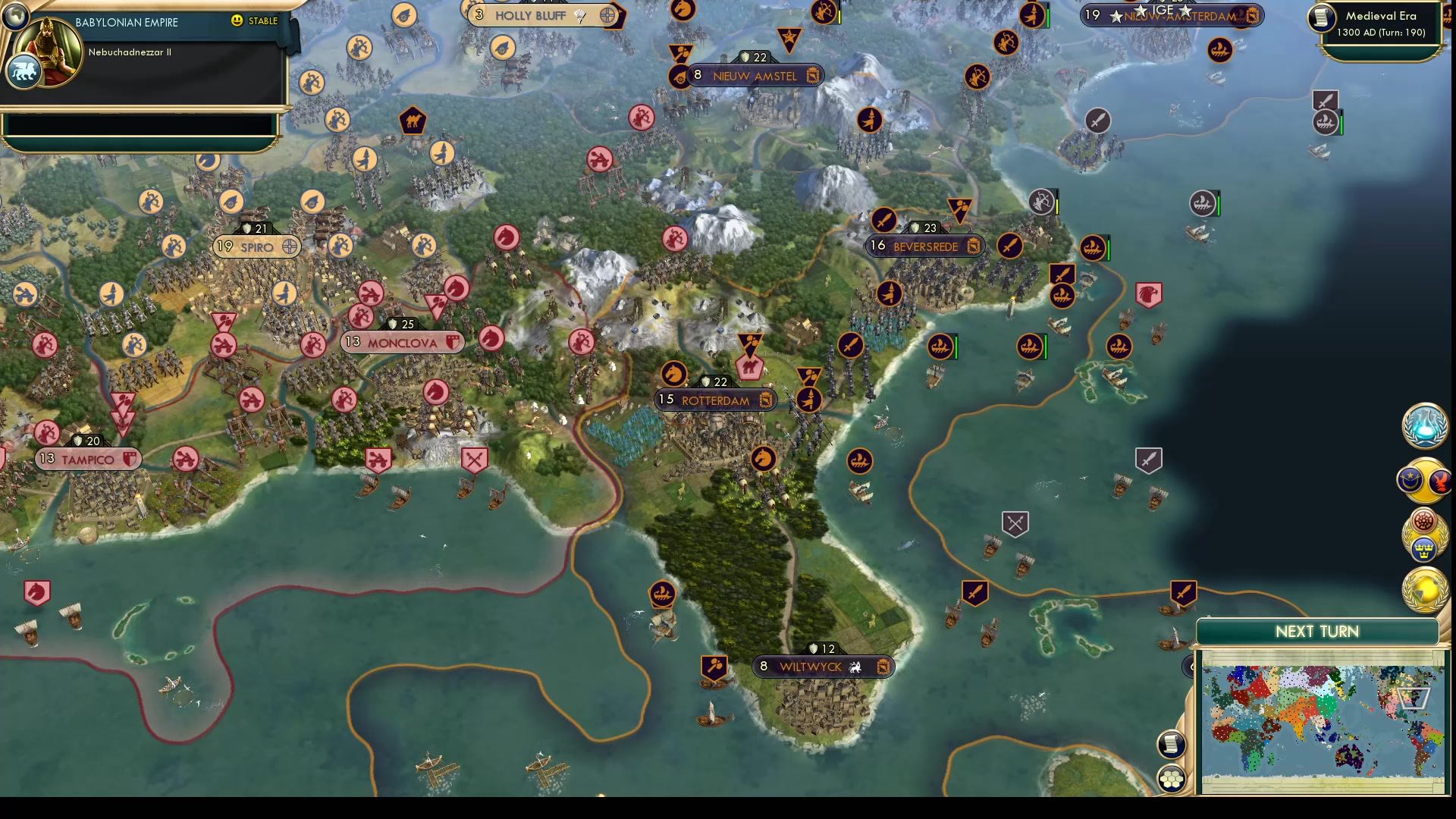
Task: Click the stable happiness smiley indicator
Action: (x=237, y=22)
